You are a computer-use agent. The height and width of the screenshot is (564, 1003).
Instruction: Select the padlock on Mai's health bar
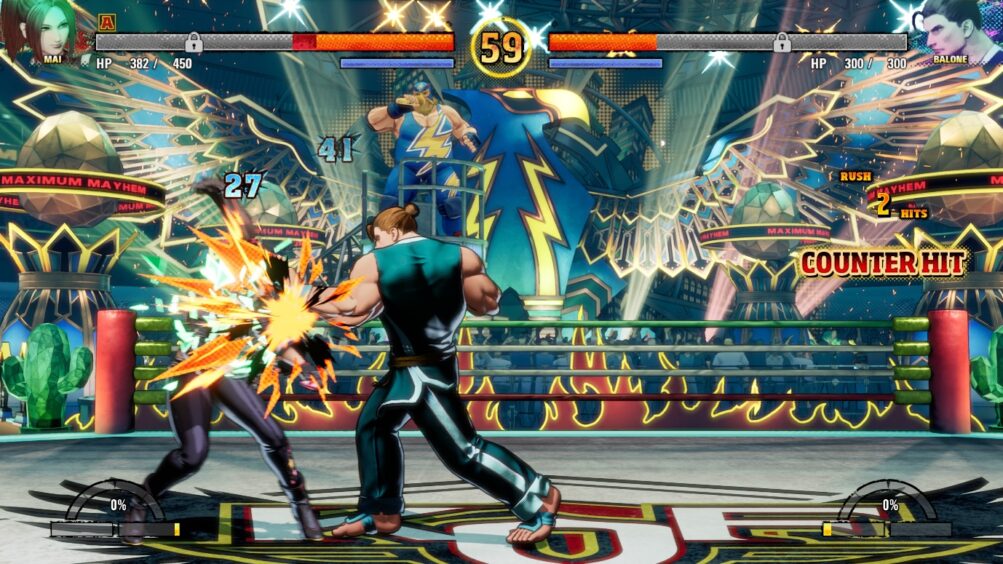pos(194,42)
